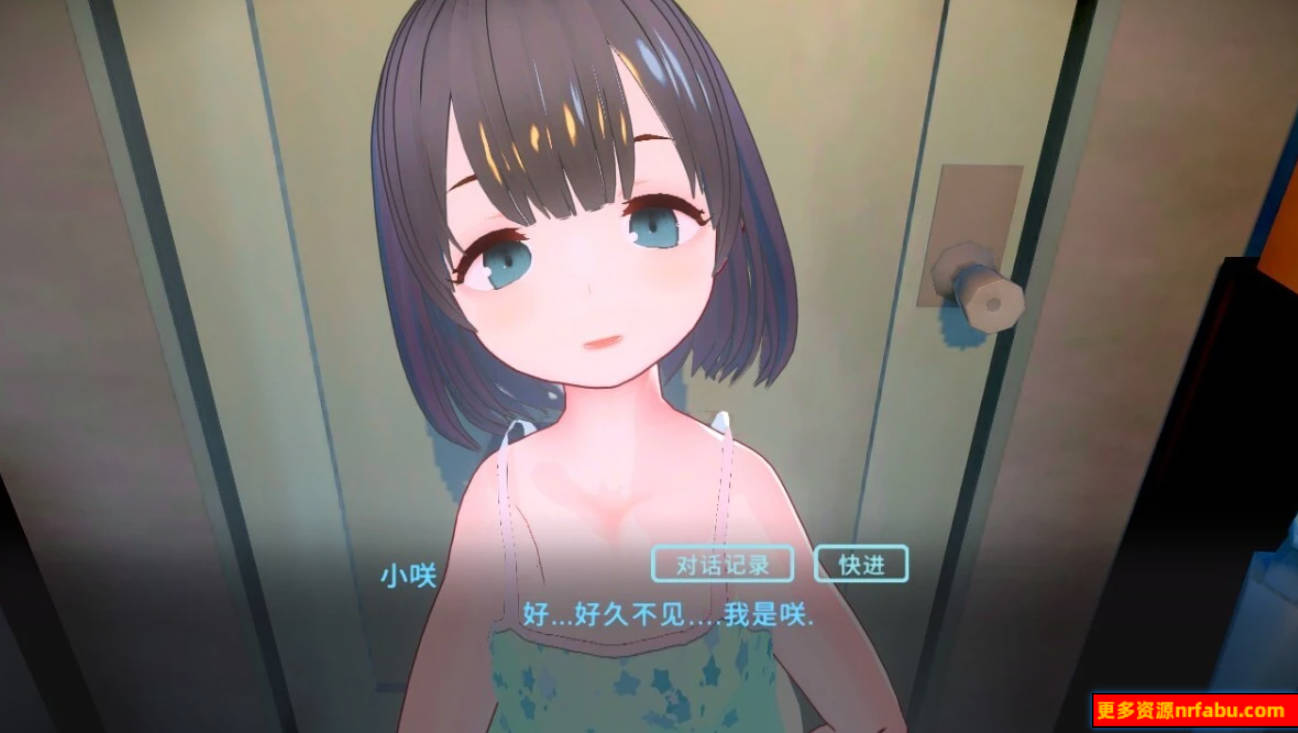
Task: Open the 对话记录 dialogue history button
Action: 723,563
